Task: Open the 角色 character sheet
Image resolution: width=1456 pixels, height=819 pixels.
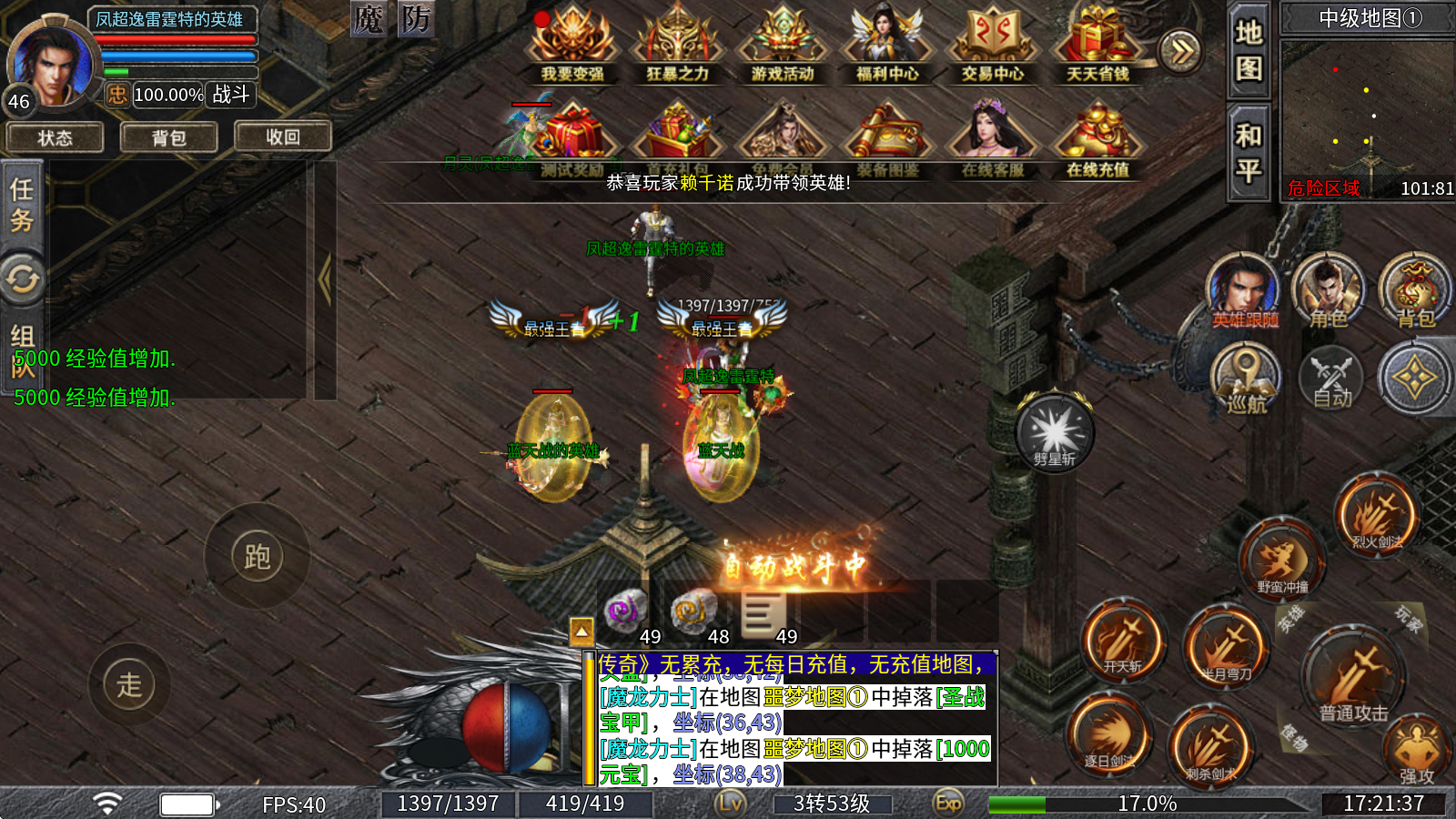Action: point(1329,291)
